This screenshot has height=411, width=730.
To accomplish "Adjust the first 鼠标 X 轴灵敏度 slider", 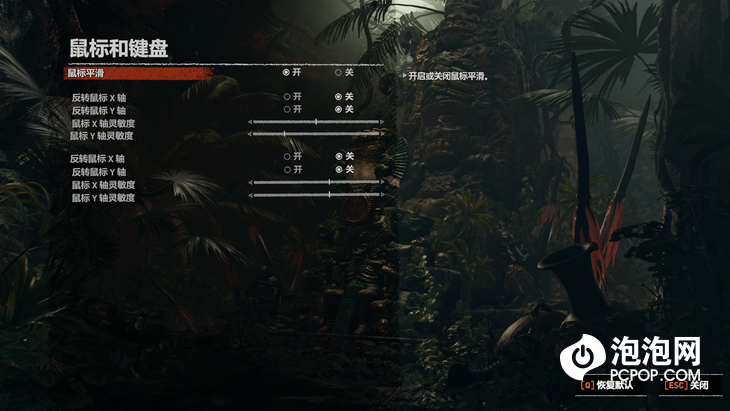I will [x=316, y=122].
